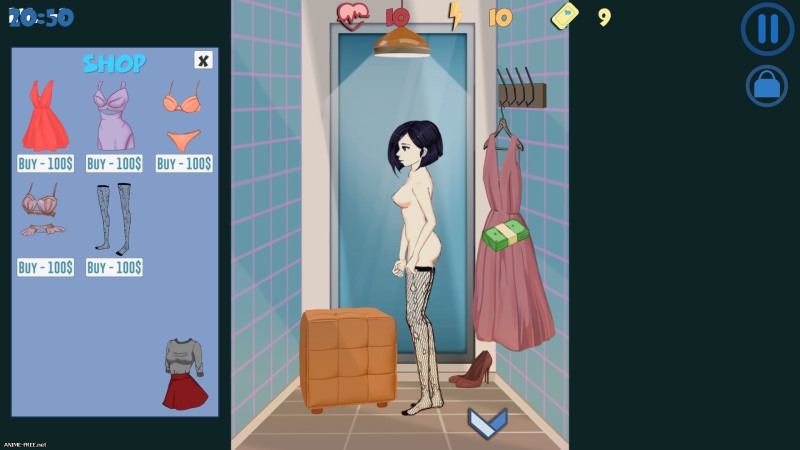Choose the grey top and red skirt outfit
800x450 pixels.
point(184,373)
